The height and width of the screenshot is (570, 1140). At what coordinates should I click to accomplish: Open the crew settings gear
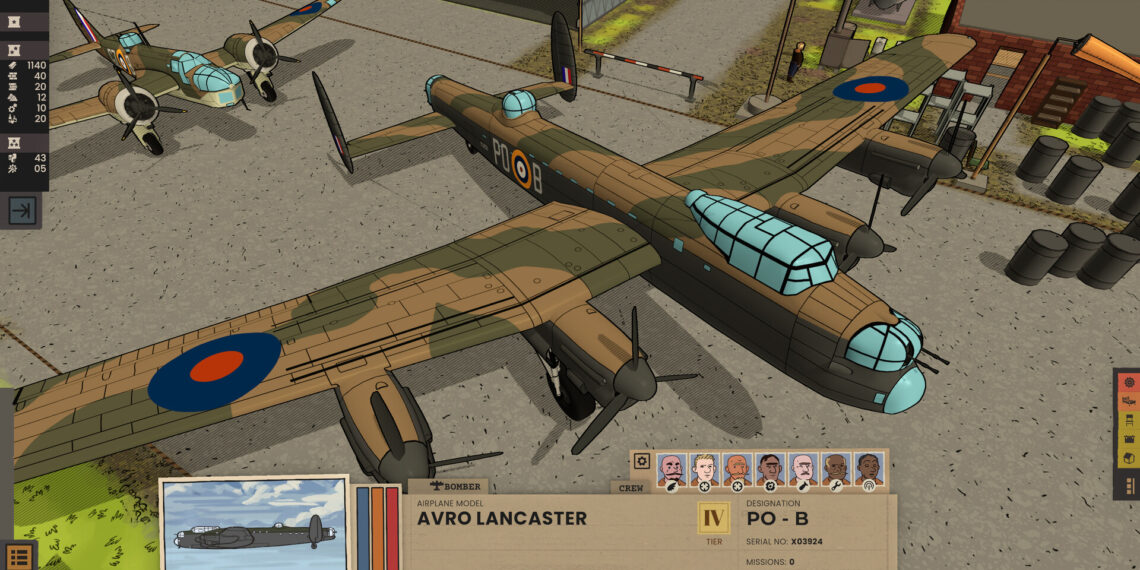point(642,462)
